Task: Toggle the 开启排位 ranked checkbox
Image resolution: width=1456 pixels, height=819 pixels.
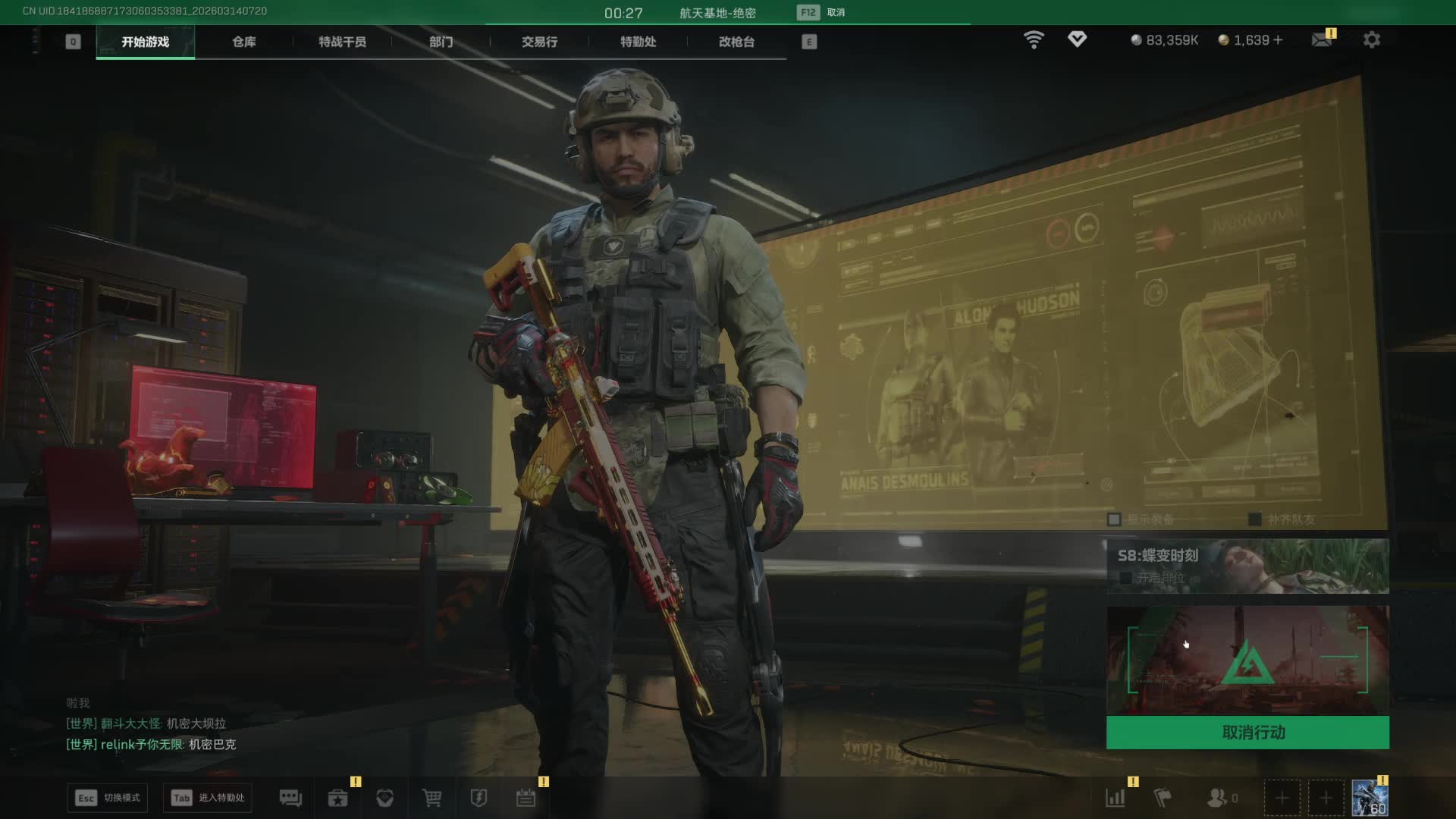Action: (1126, 578)
